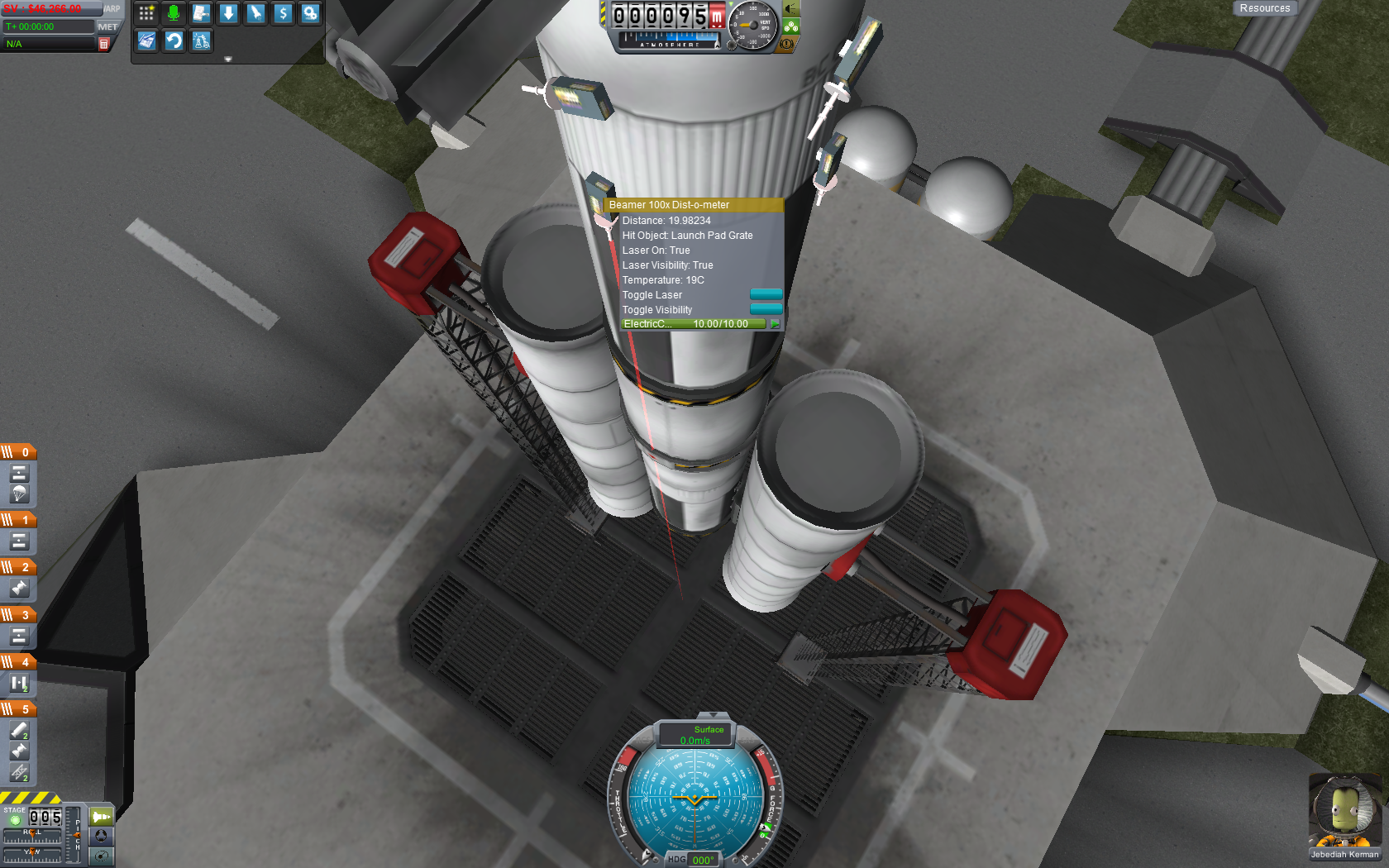
Task: Open the dotted grid toolbar button
Action: (x=146, y=13)
